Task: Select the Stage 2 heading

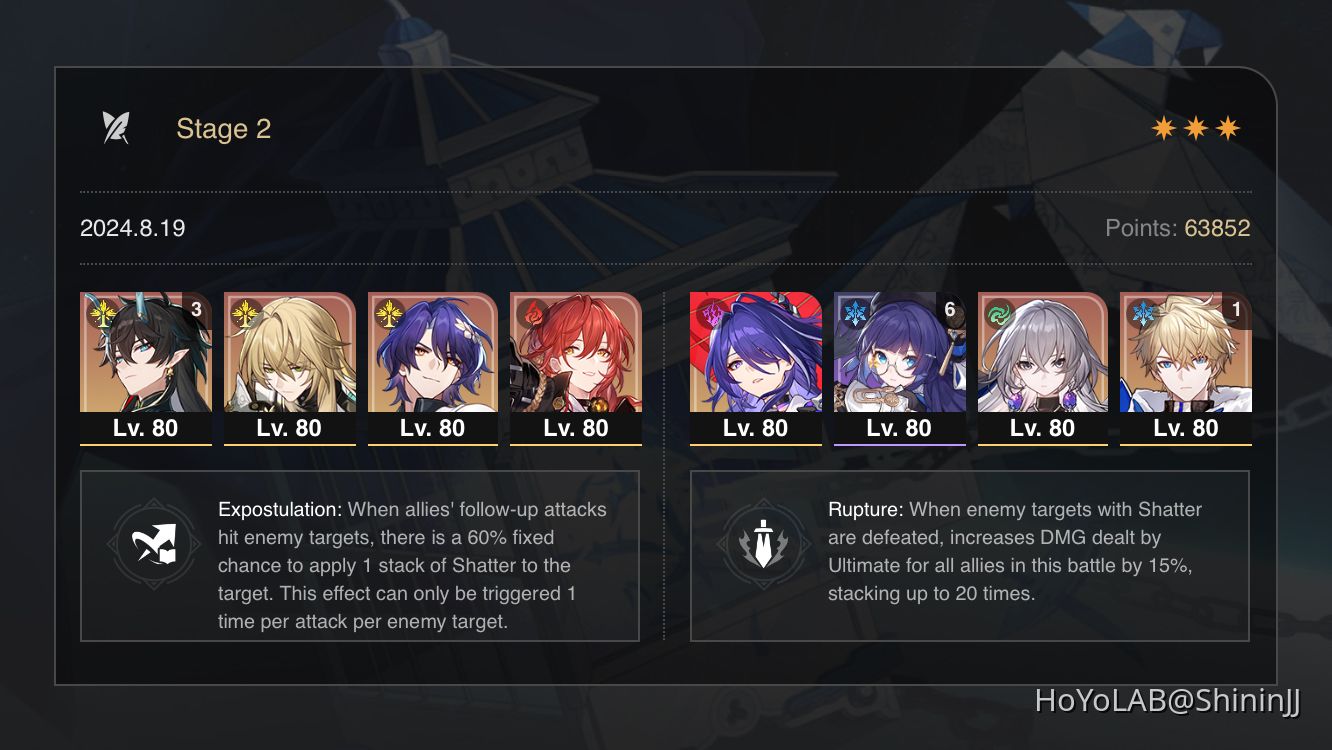Action: (223, 128)
